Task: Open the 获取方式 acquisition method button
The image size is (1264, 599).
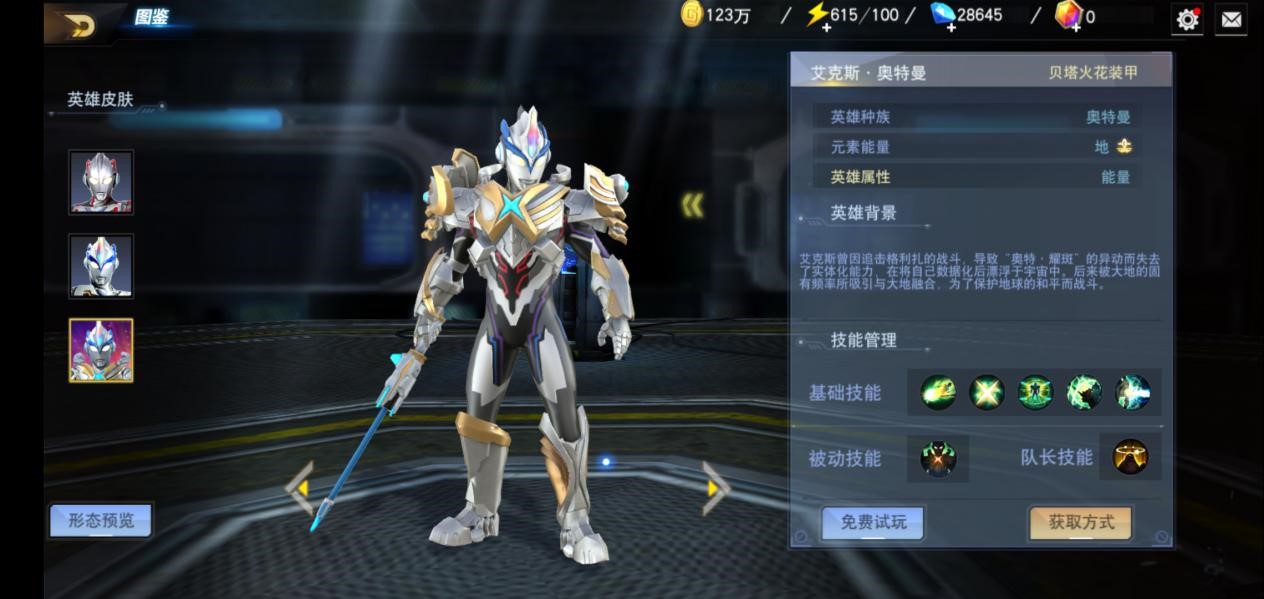Action: 1081,522
